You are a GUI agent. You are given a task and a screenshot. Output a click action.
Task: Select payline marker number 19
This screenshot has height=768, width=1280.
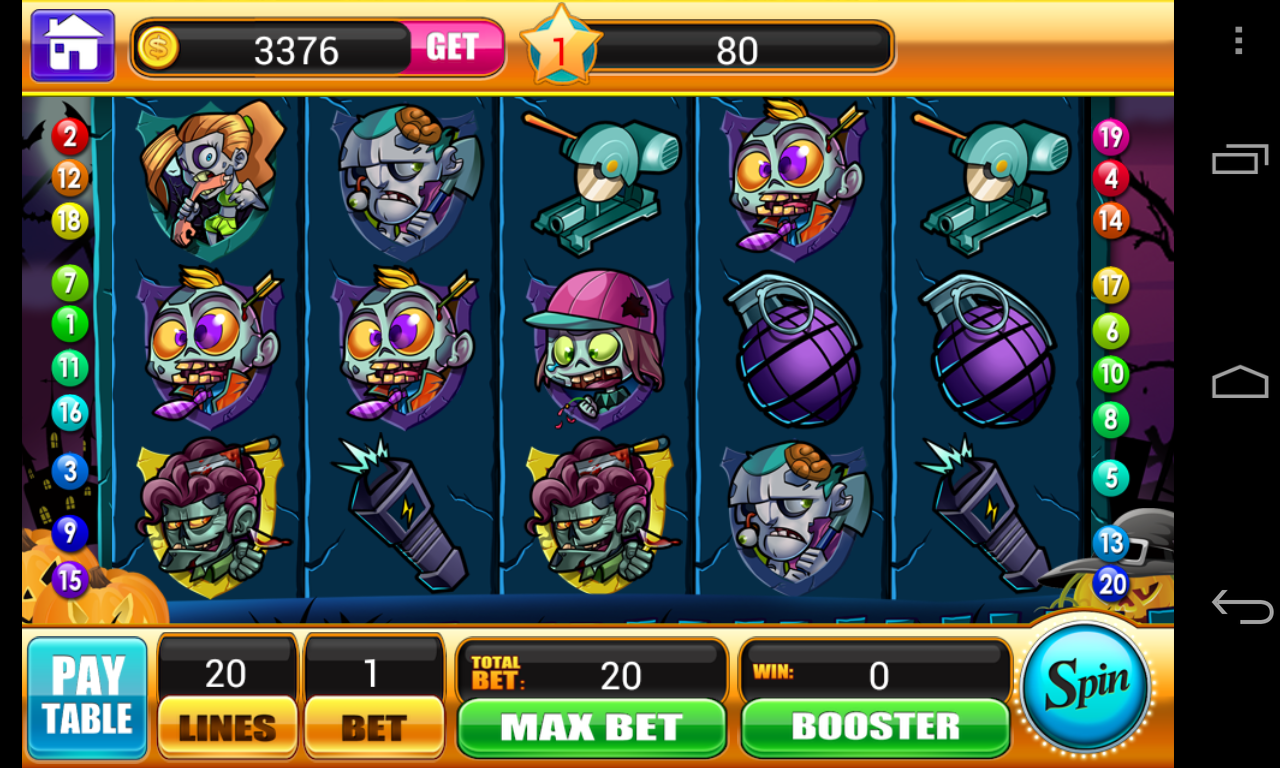click(x=1110, y=136)
